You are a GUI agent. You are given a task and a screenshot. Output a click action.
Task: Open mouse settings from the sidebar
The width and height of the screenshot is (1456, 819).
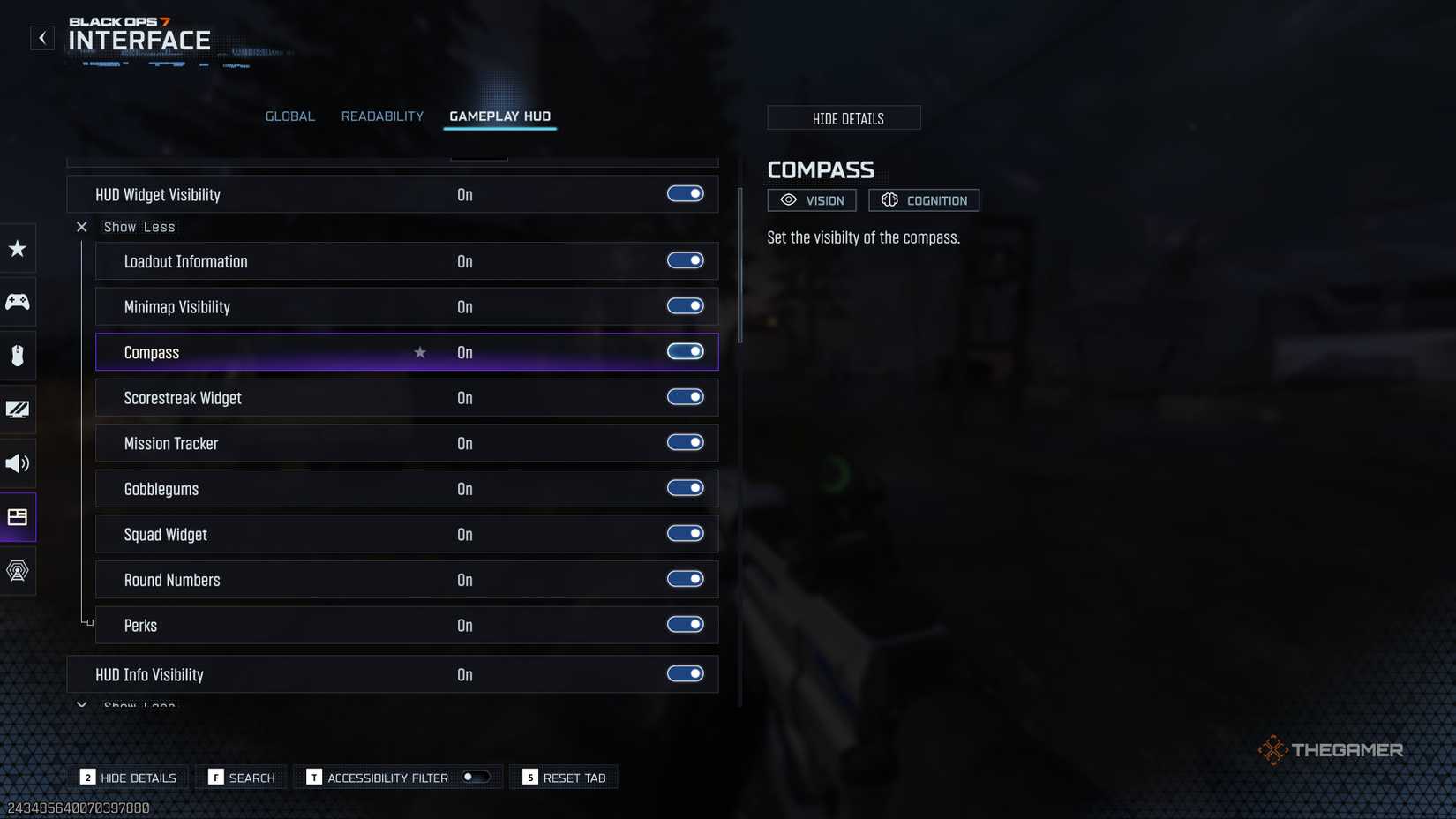click(17, 356)
